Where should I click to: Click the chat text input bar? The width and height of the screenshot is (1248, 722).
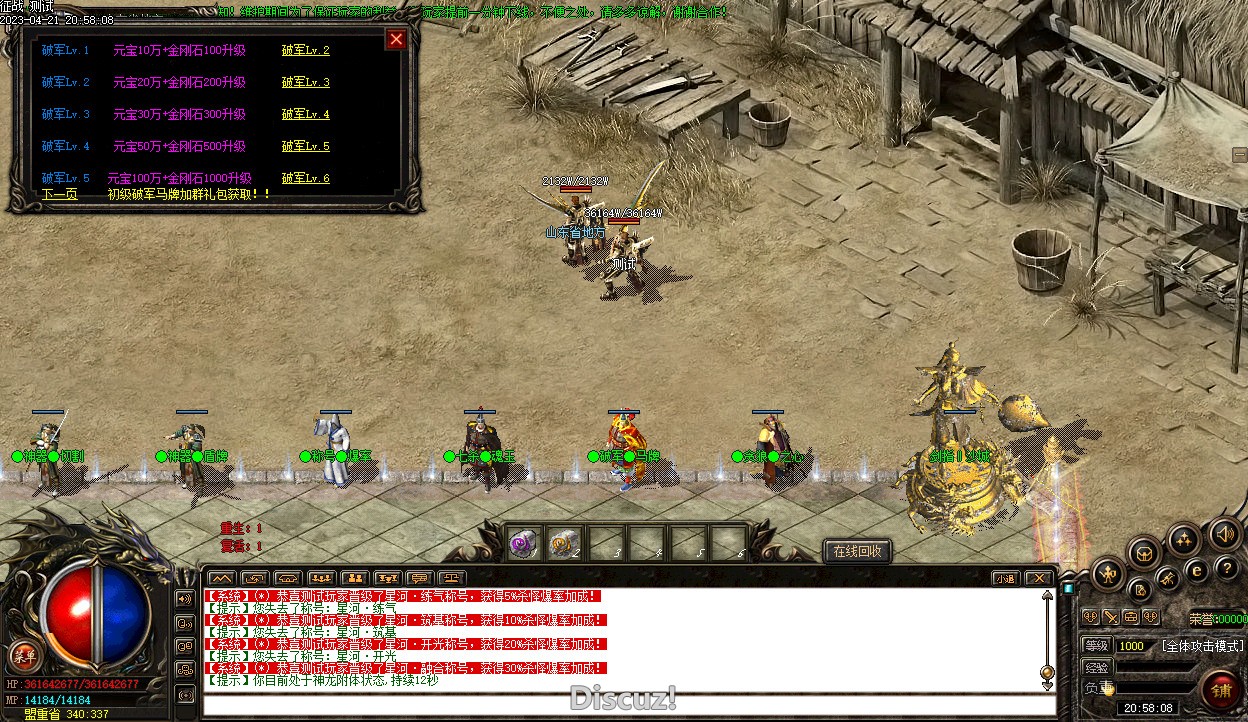point(628,704)
